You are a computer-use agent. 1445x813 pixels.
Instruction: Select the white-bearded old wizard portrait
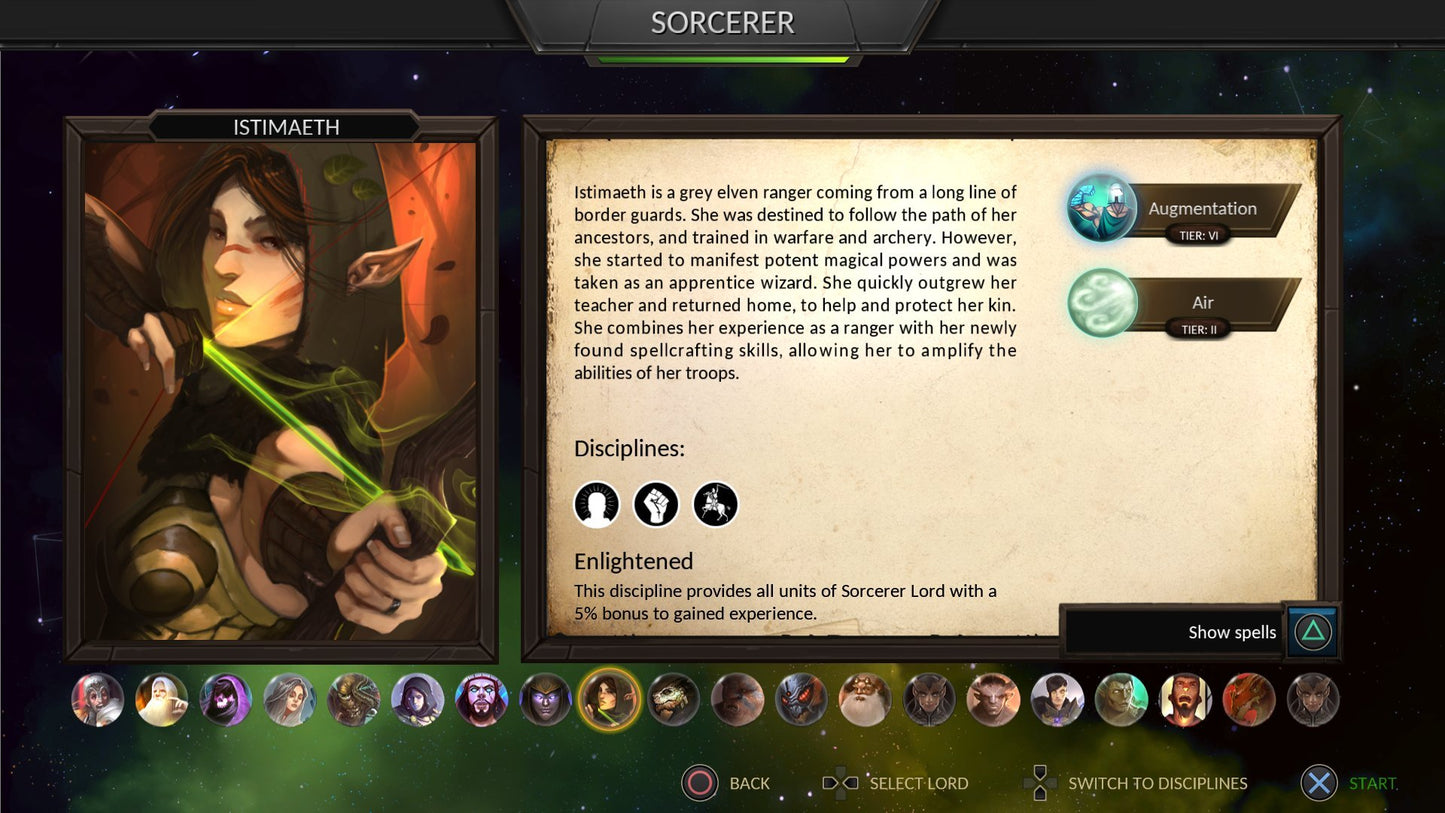click(x=161, y=699)
